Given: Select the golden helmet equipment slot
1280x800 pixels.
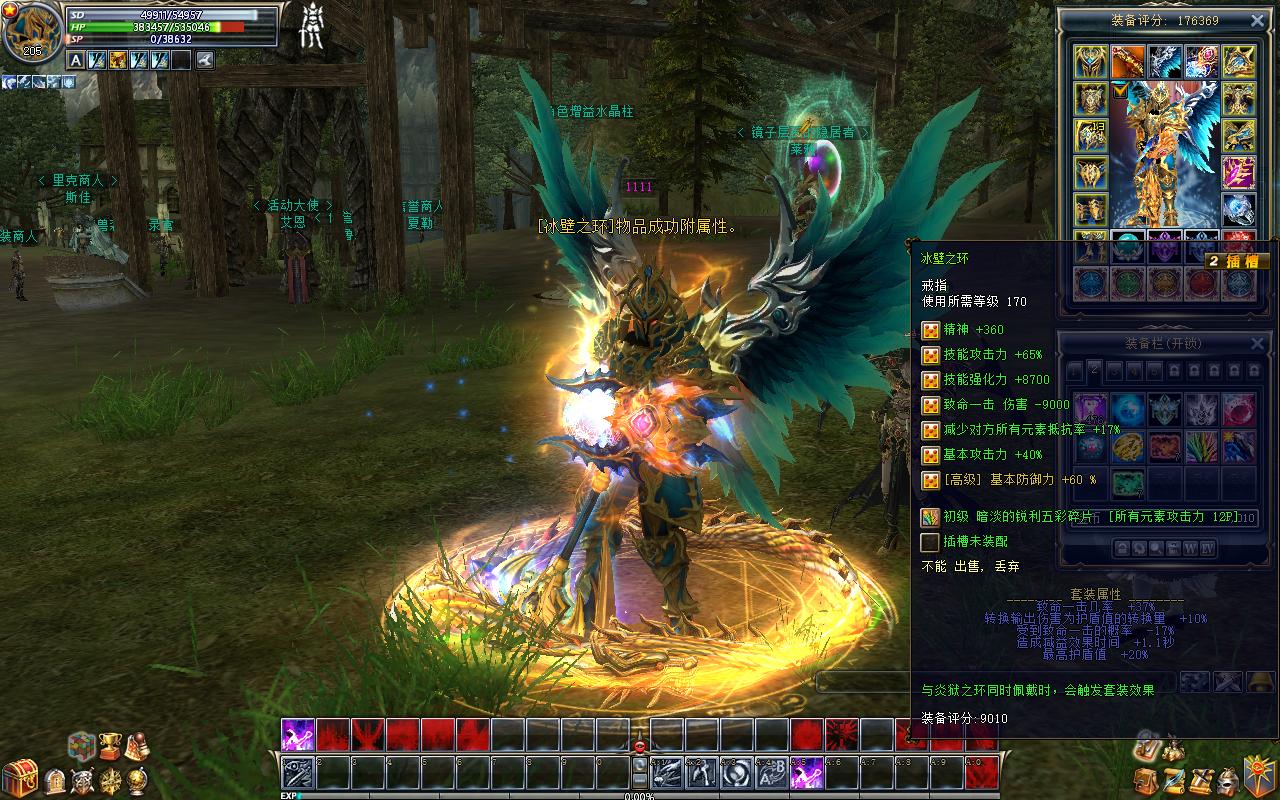Looking at the screenshot, I should [1090, 62].
